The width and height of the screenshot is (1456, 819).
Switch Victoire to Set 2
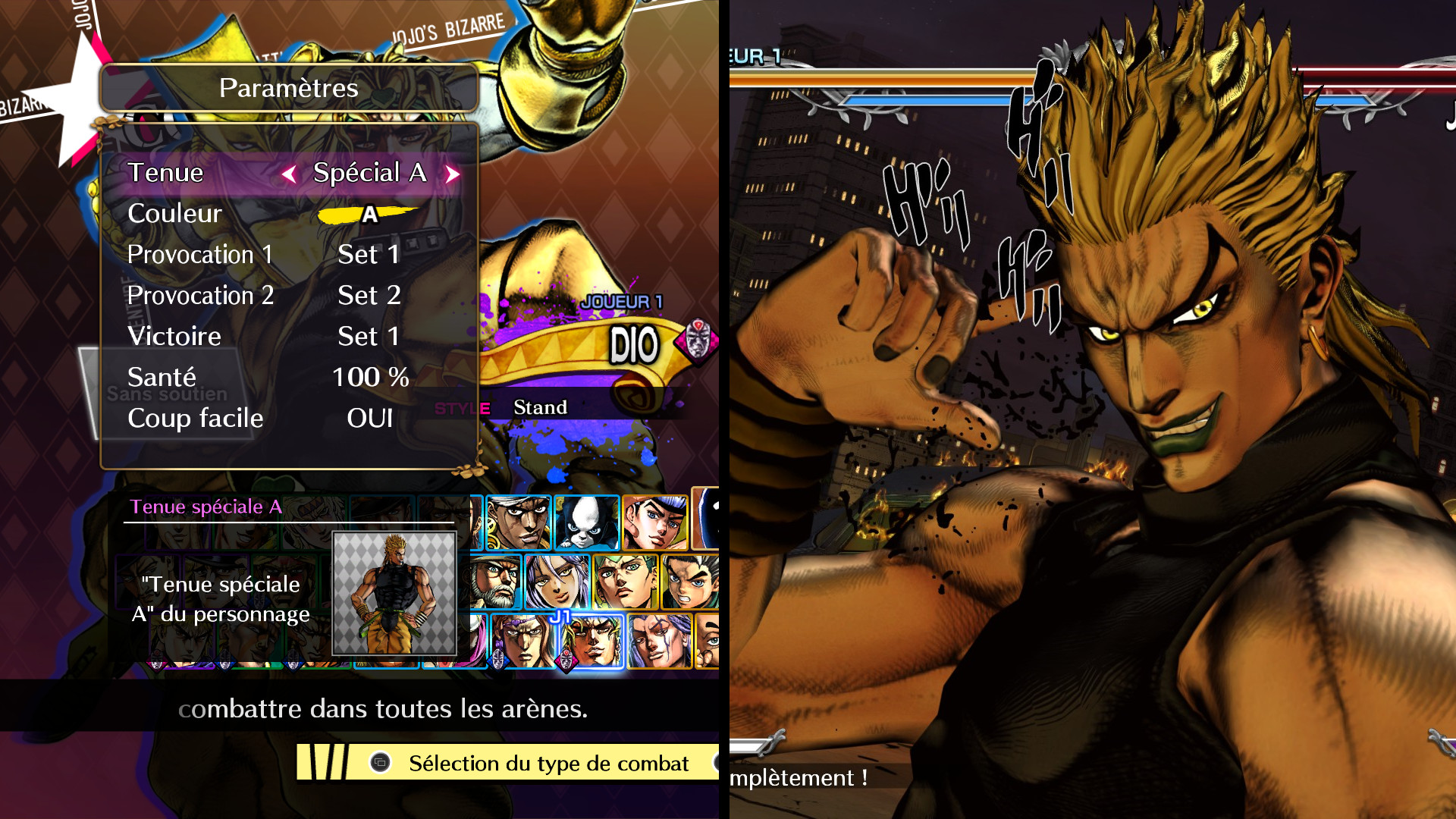click(369, 336)
